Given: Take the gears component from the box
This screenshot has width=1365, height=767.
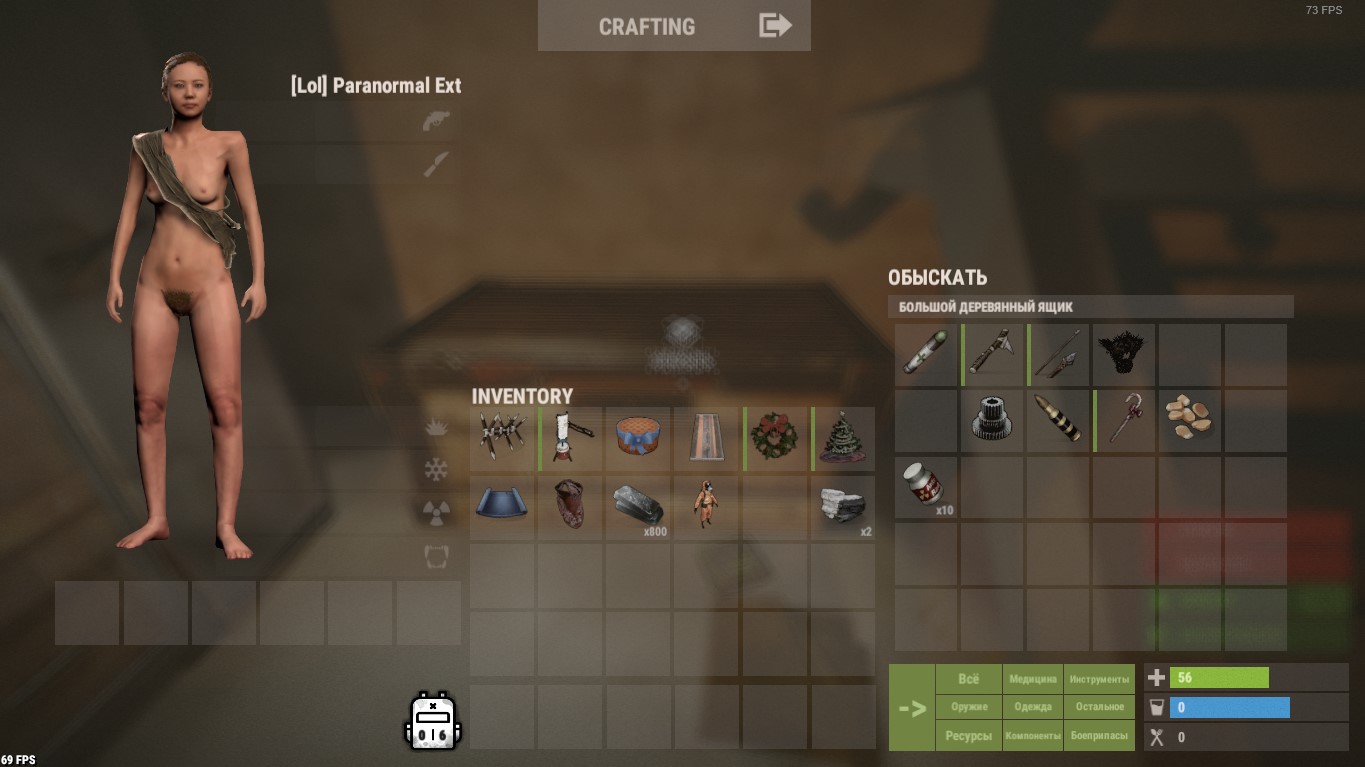Looking at the screenshot, I should point(991,420).
